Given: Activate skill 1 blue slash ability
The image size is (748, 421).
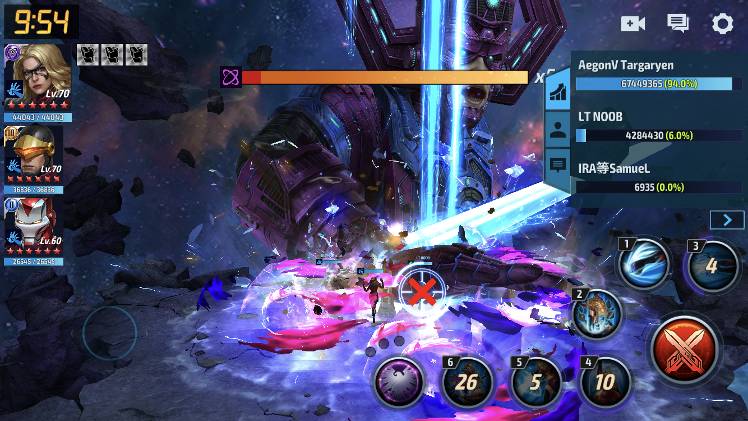Looking at the screenshot, I should pyautogui.click(x=644, y=264).
